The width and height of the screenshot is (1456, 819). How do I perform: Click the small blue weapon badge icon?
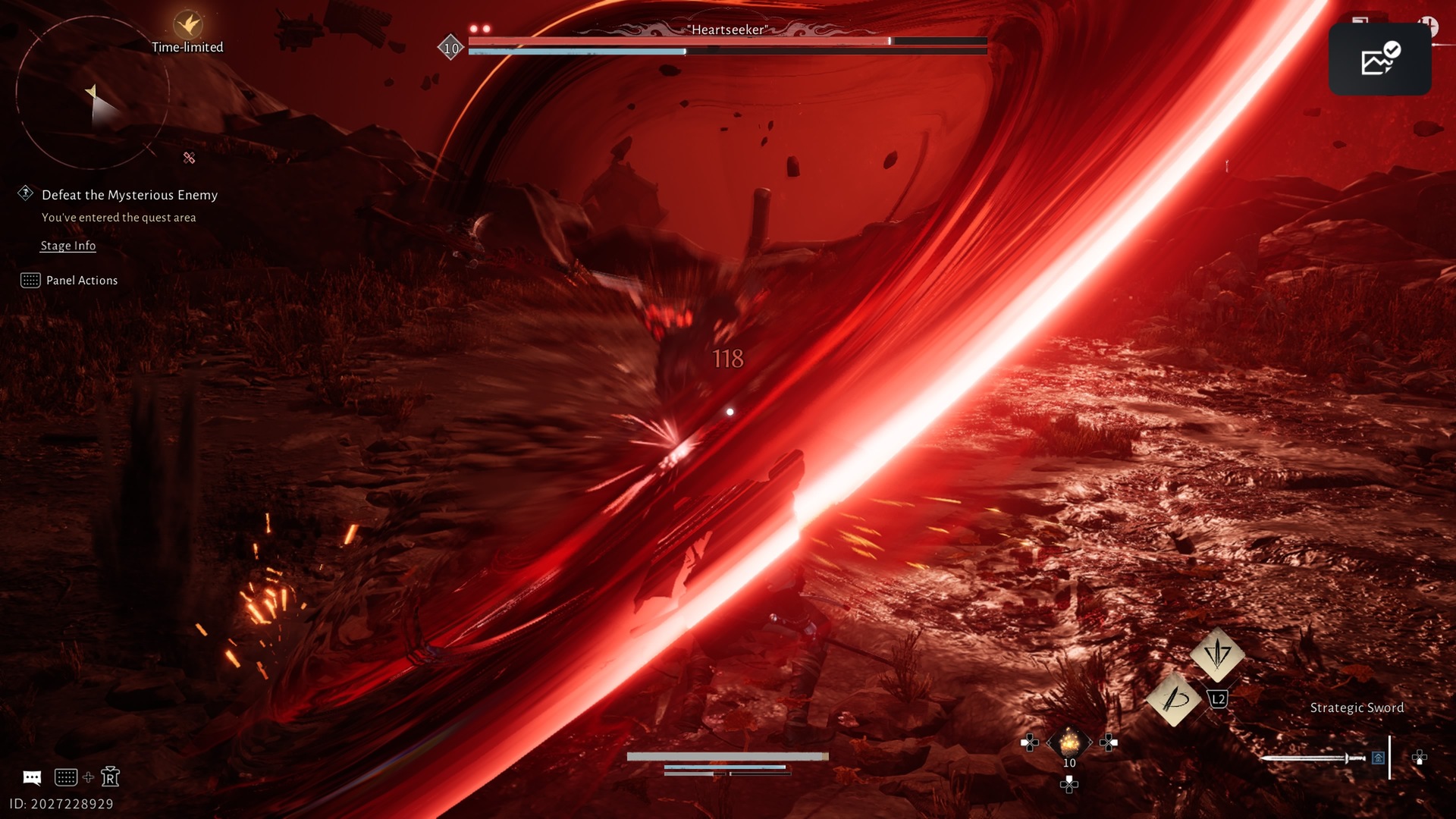click(1378, 758)
